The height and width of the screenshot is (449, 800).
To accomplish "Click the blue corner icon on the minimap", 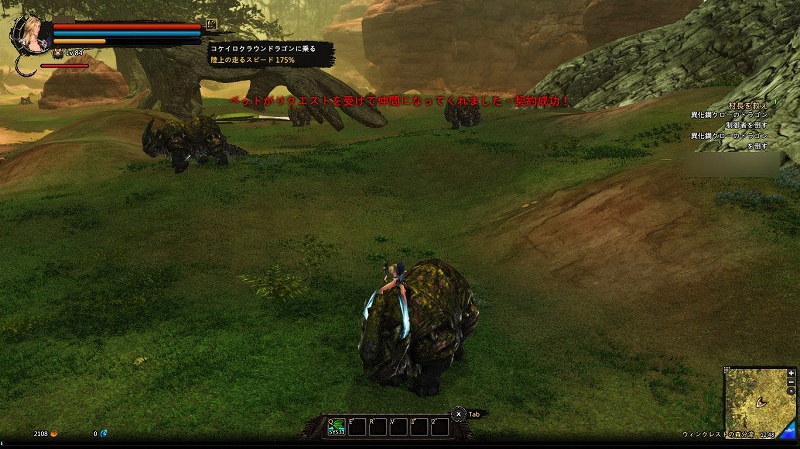I will point(790,430).
